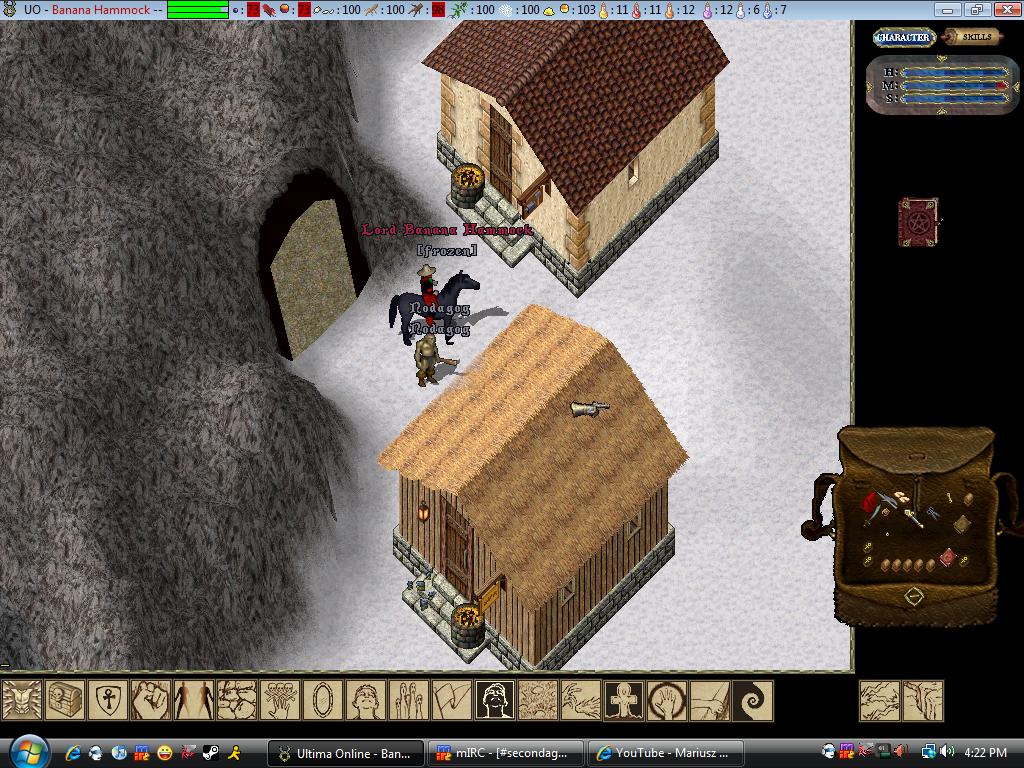Close the Ultima Online window
The height and width of the screenshot is (768, 1024).
pos(1005,10)
